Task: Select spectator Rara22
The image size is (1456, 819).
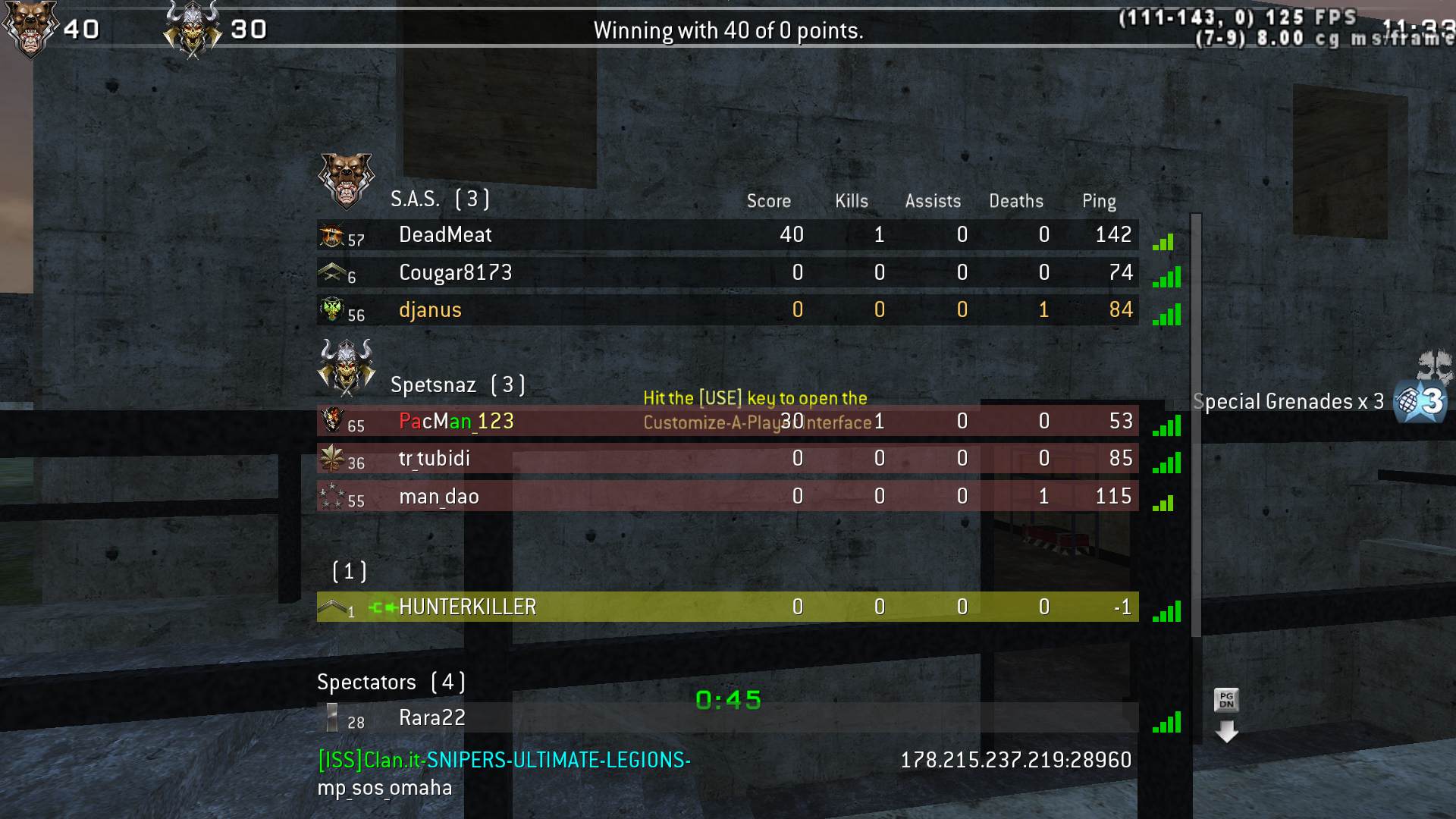Action: [x=726, y=717]
